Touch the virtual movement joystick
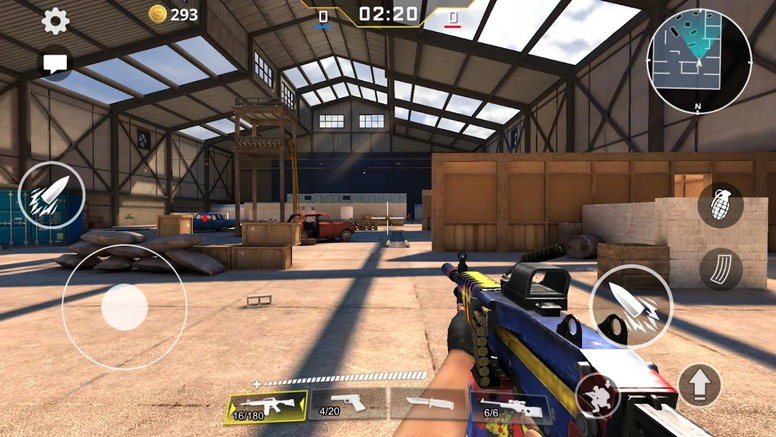This screenshot has height=437, width=776. pos(124,306)
